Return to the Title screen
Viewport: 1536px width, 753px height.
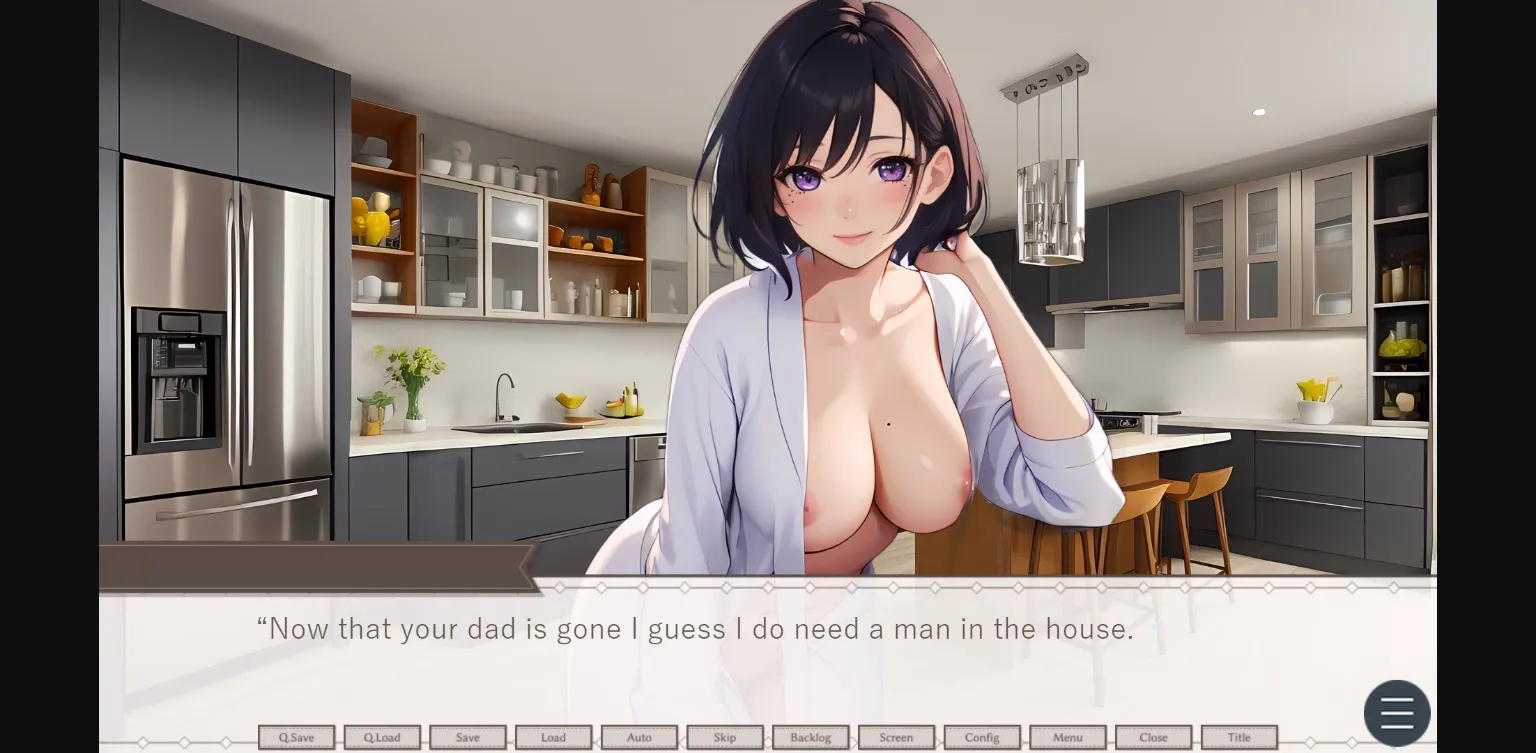click(1238, 737)
